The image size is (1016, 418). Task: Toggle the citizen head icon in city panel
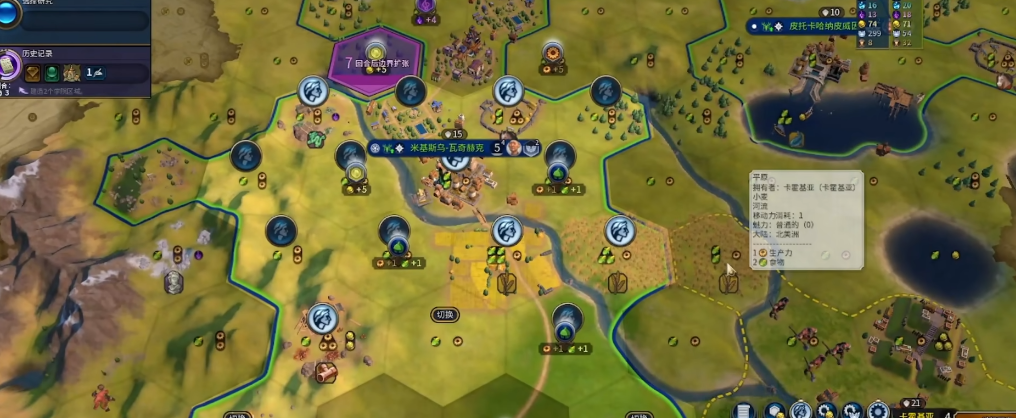(x=800, y=410)
